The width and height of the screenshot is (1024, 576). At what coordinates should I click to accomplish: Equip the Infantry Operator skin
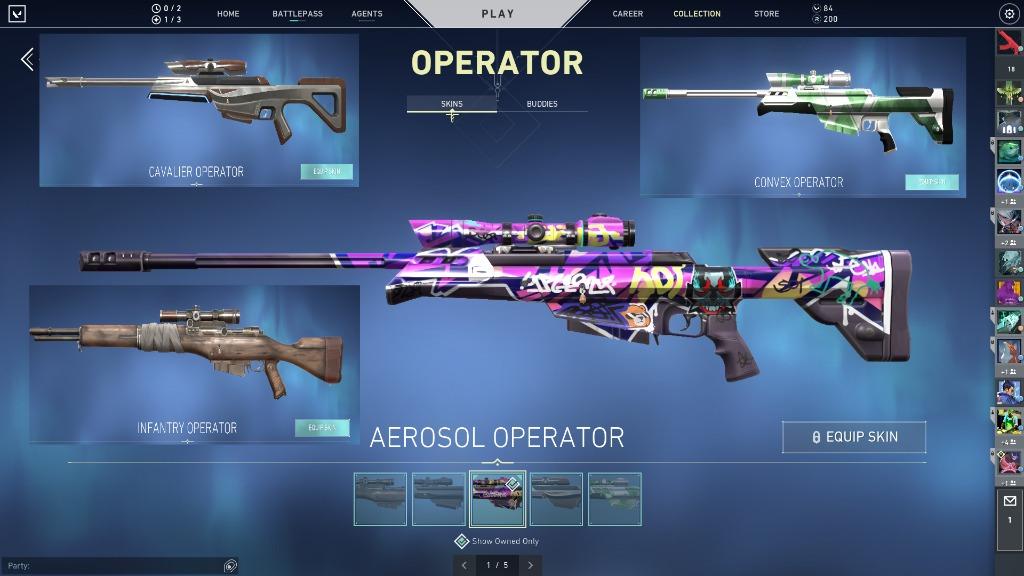coord(322,428)
